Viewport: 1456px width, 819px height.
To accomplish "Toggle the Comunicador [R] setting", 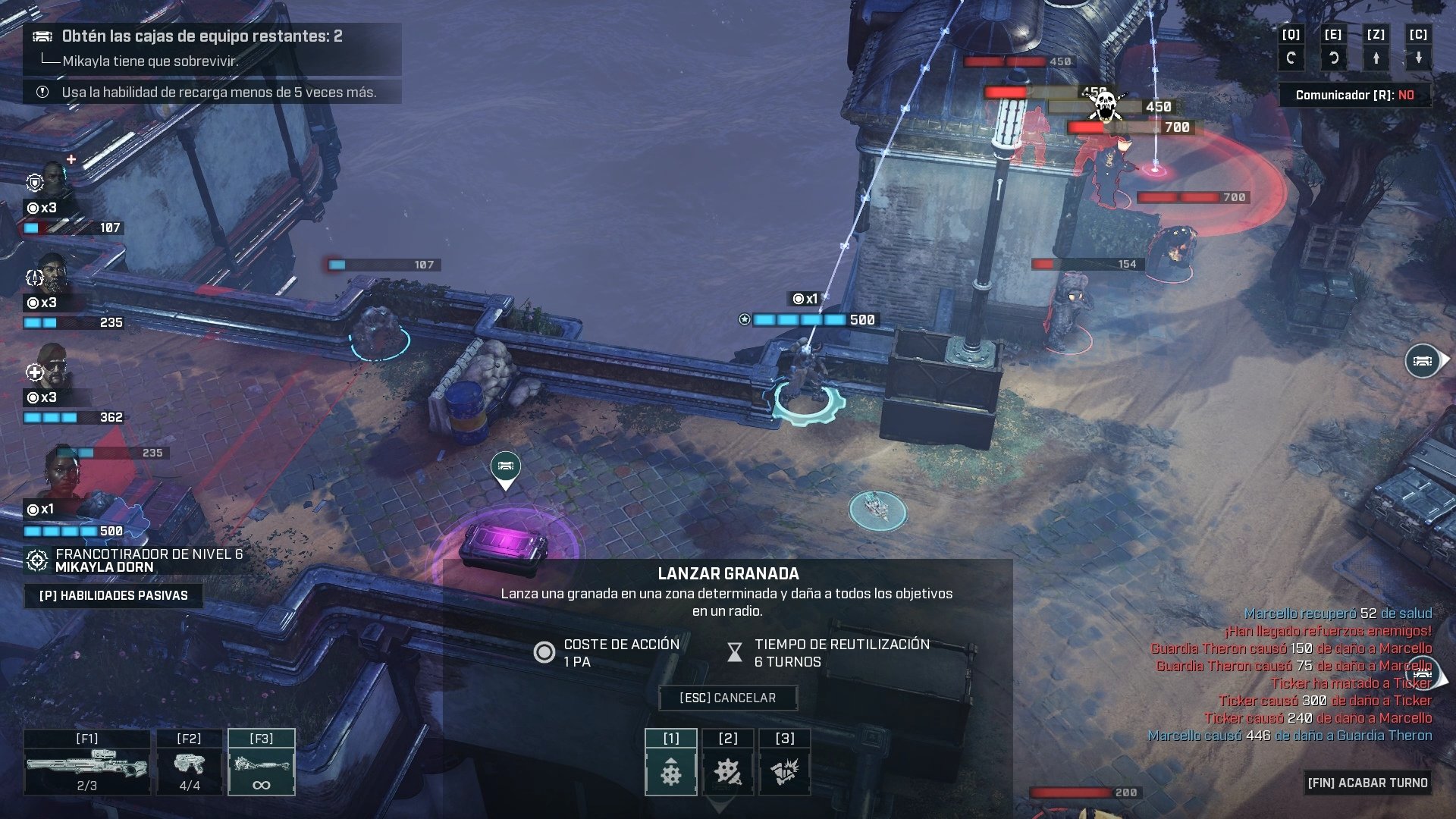I will point(1355,93).
